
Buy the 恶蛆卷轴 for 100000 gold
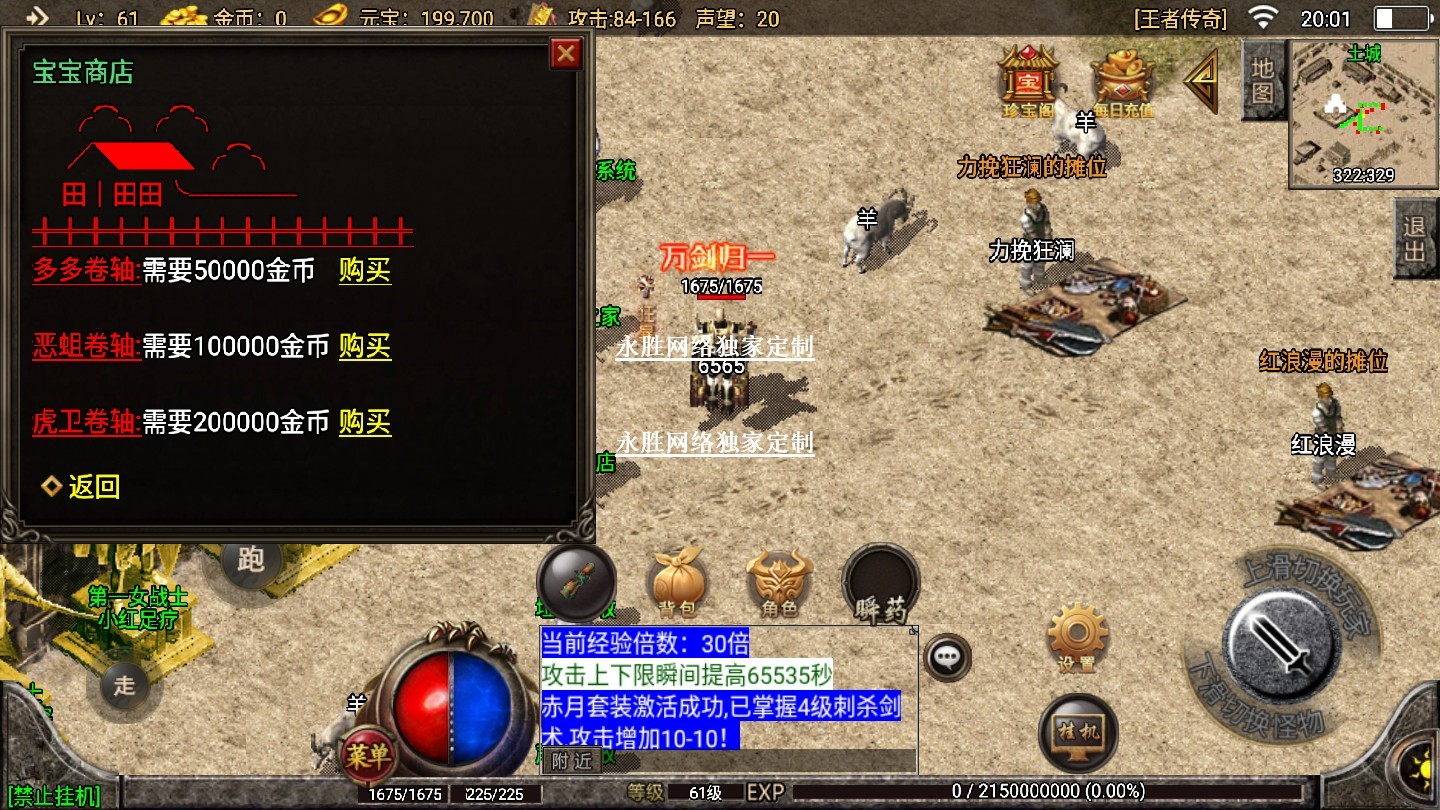(364, 347)
